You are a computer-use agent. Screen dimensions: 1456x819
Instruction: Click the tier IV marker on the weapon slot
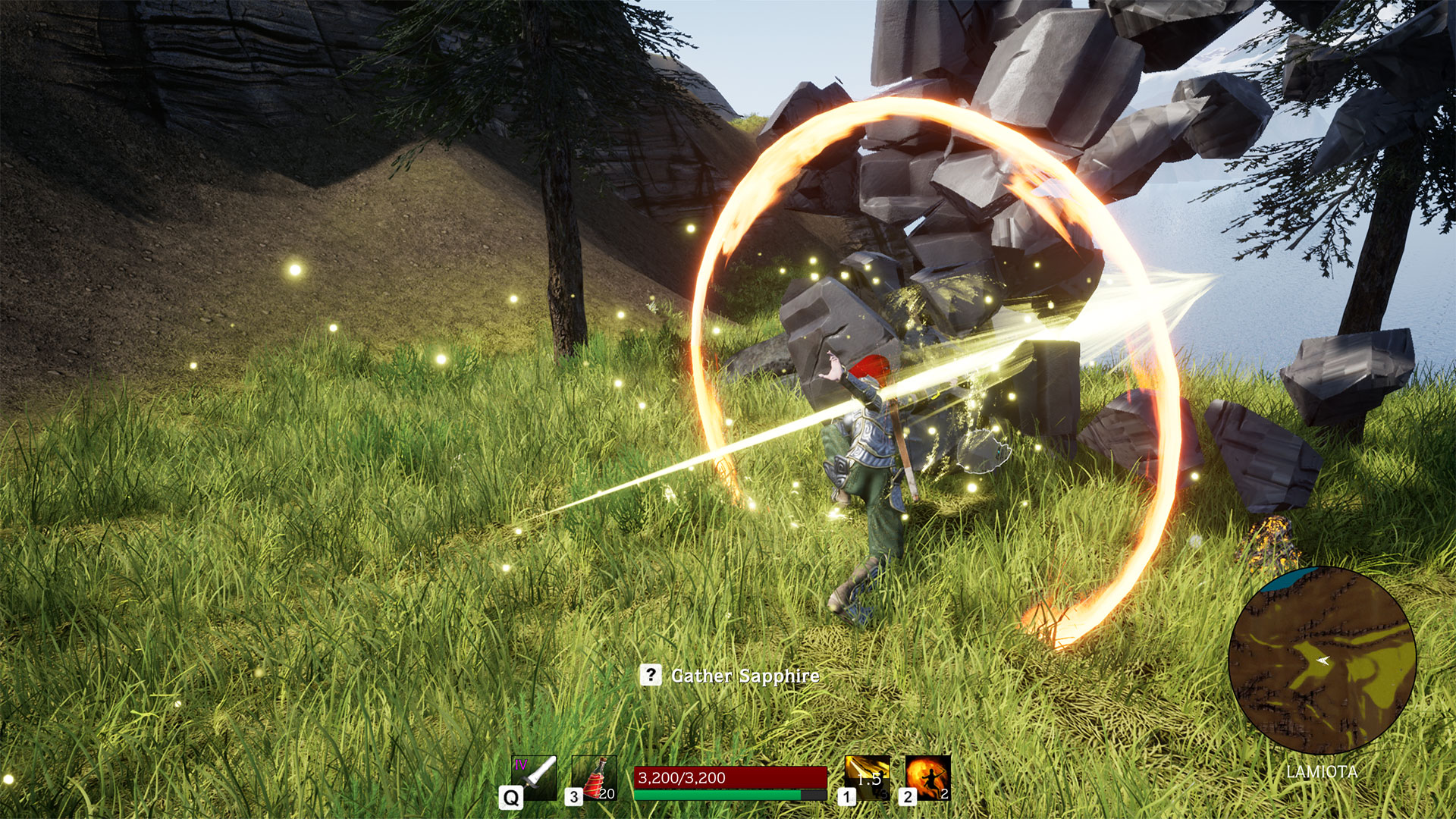point(520,762)
